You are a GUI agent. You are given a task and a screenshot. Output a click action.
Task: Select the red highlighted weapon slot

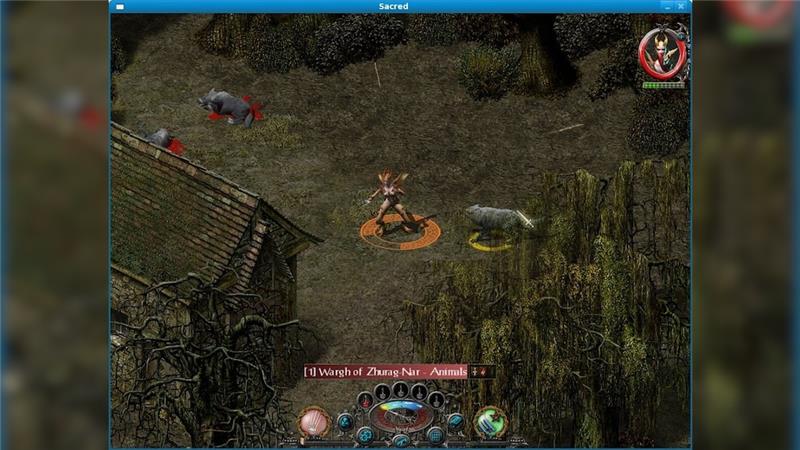(x=364, y=400)
